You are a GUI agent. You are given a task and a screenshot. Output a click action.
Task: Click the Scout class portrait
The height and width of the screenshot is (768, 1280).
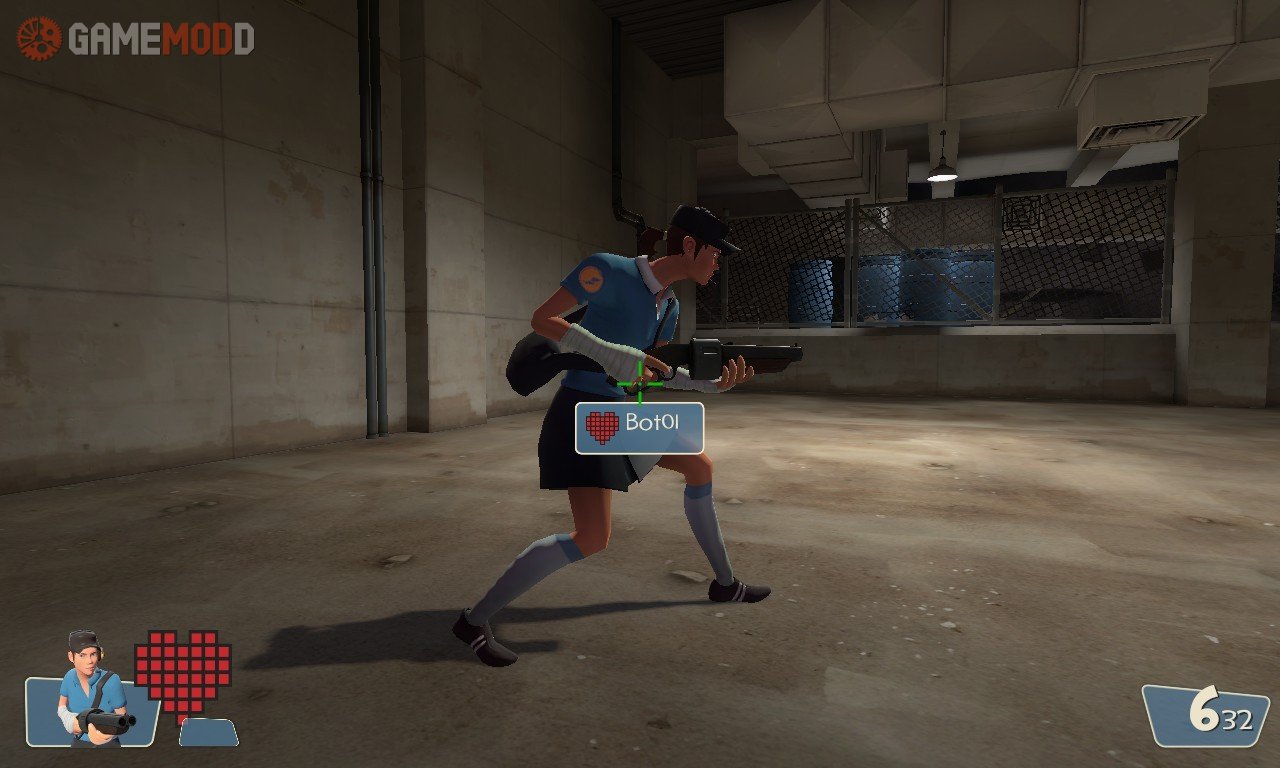90,692
